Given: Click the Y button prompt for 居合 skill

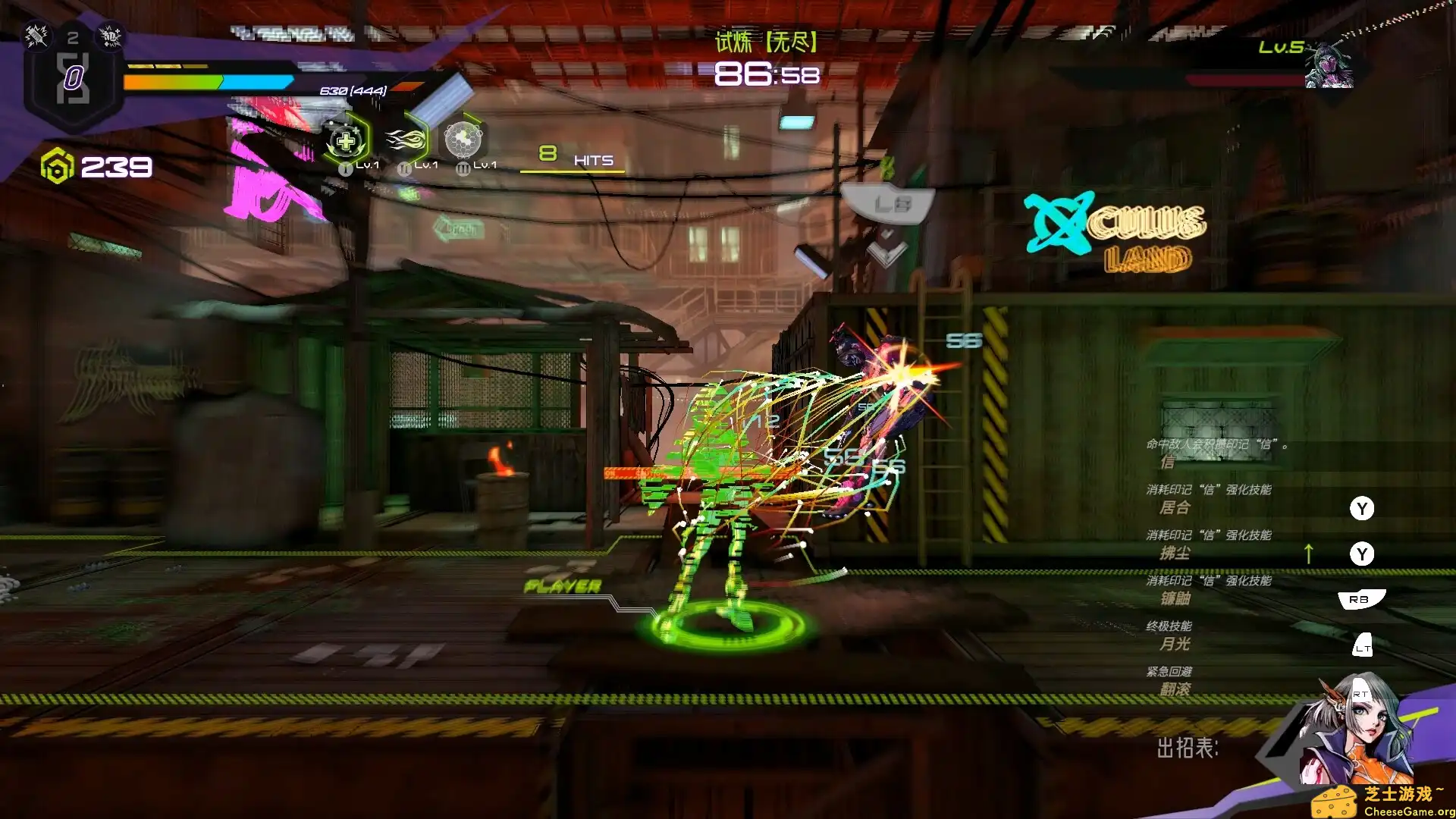Looking at the screenshot, I should (x=1363, y=509).
